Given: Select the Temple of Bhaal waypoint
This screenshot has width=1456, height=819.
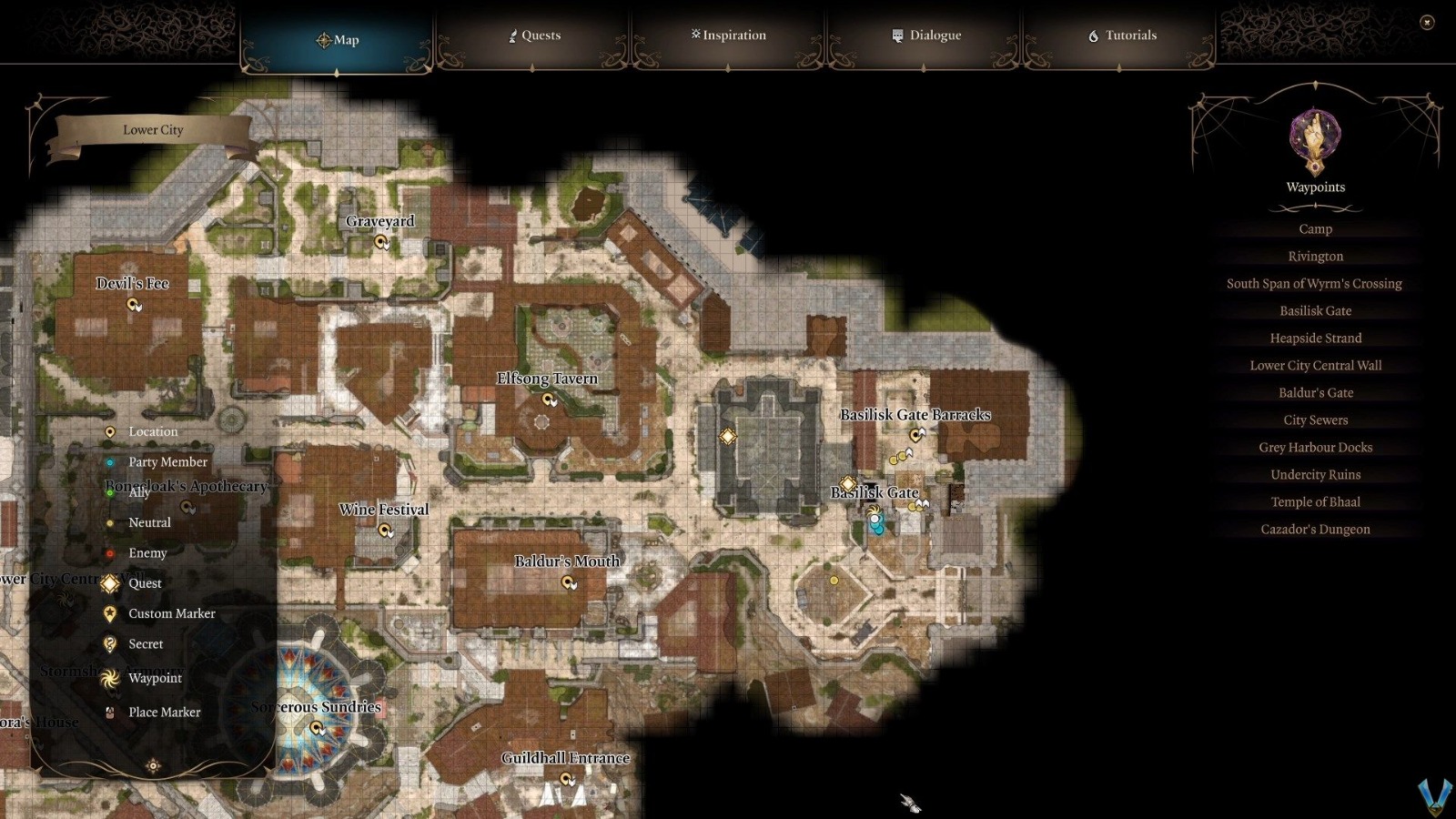Looking at the screenshot, I should coord(1315,501).
